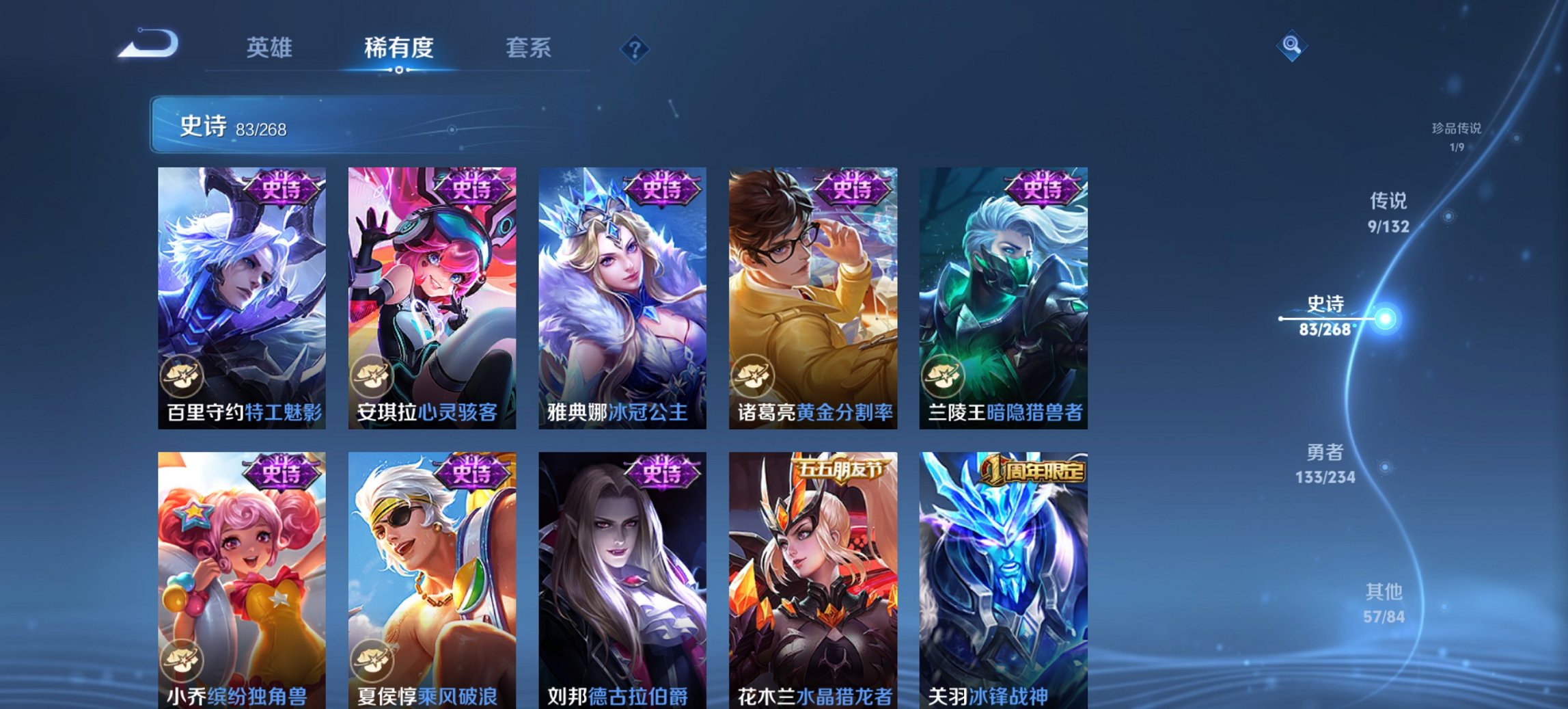Switch to the 套系 tab
This screenshot has height=709, width=1568.
pos(529,48)
